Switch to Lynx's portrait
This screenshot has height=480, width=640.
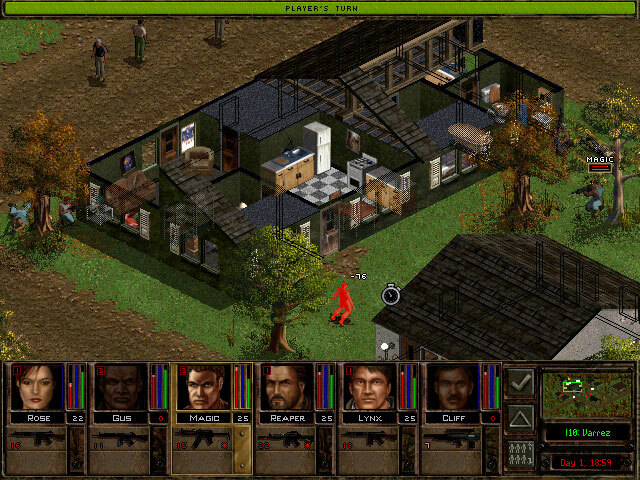tap(369, 388)
